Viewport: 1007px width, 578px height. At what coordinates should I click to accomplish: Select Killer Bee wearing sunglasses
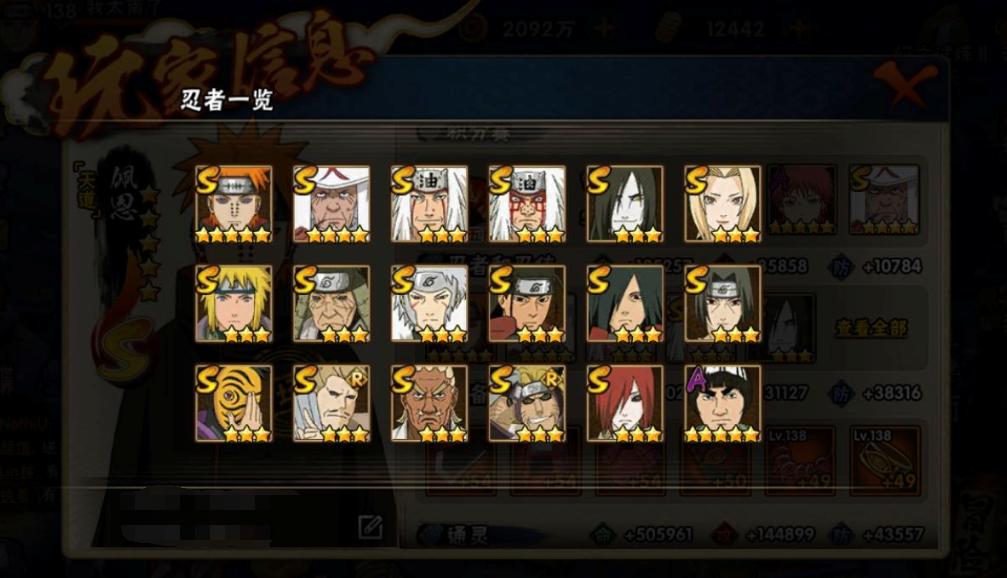point(527,403)
